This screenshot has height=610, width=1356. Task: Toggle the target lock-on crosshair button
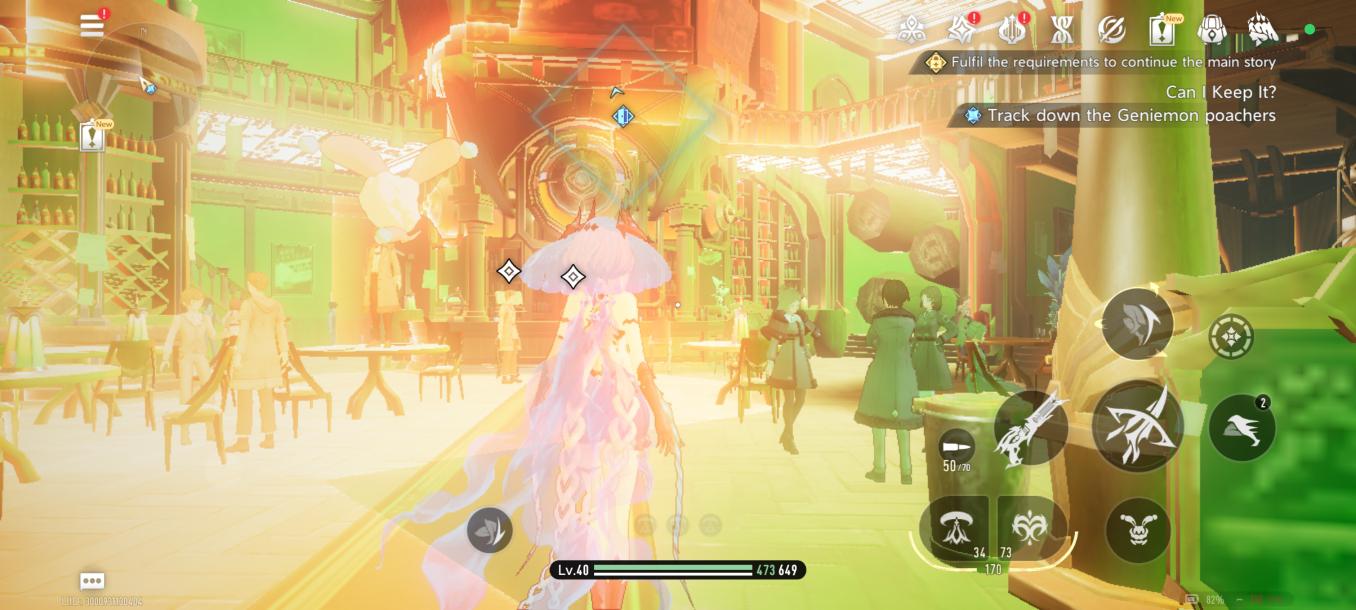[1231, 337]
